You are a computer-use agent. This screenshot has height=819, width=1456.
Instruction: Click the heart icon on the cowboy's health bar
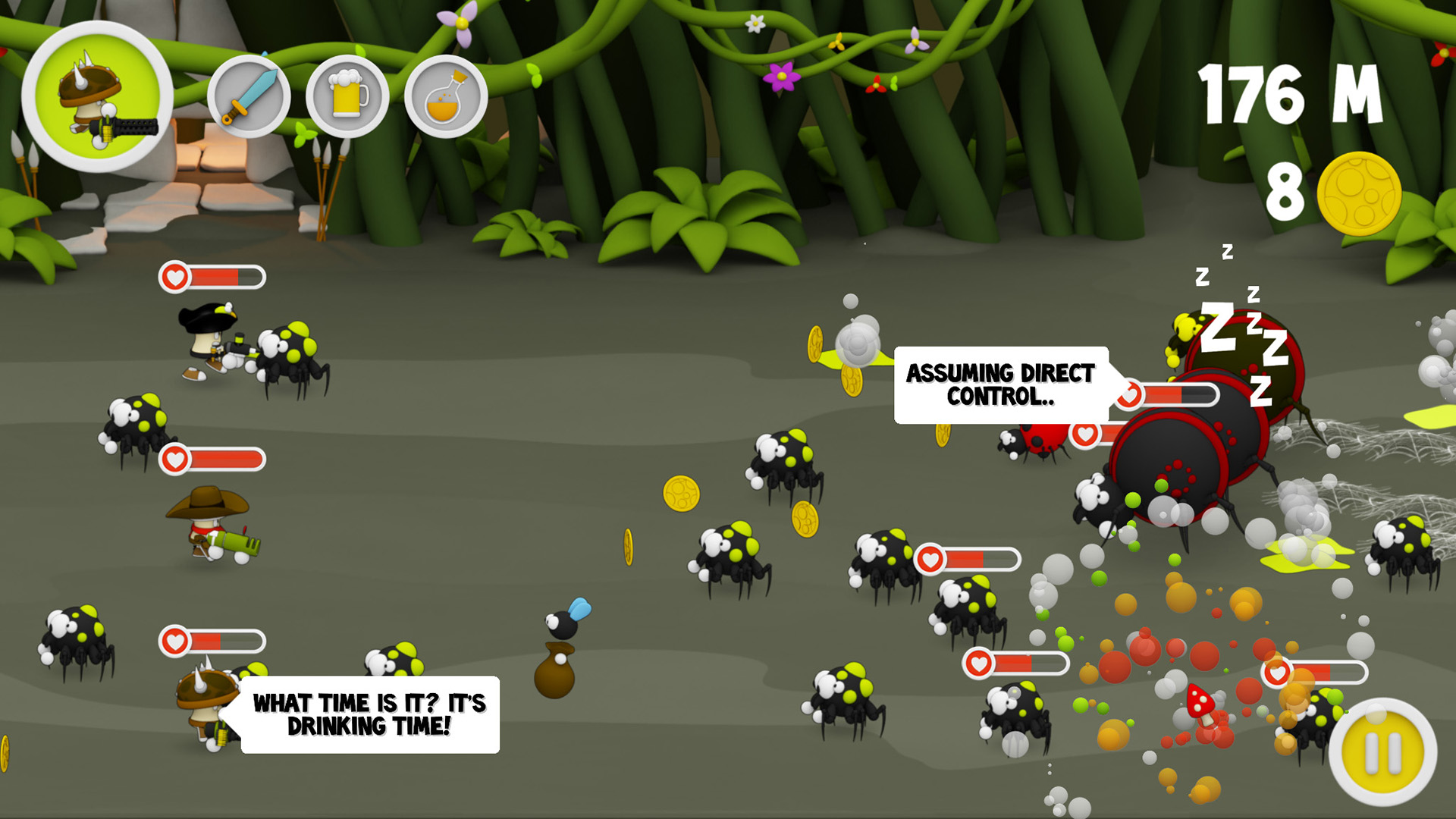pos(176,460)
